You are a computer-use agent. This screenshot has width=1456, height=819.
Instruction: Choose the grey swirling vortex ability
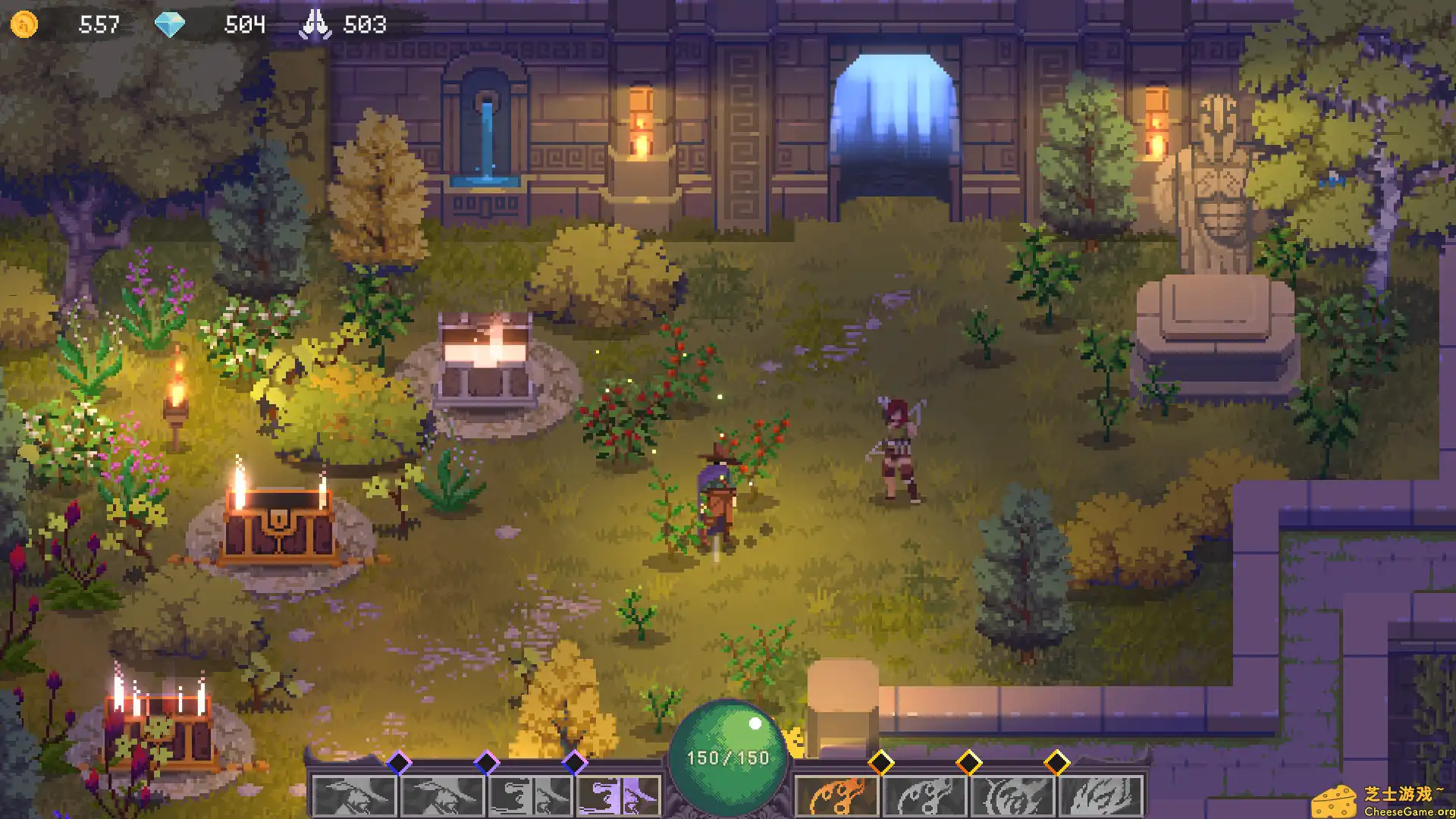1012,796
